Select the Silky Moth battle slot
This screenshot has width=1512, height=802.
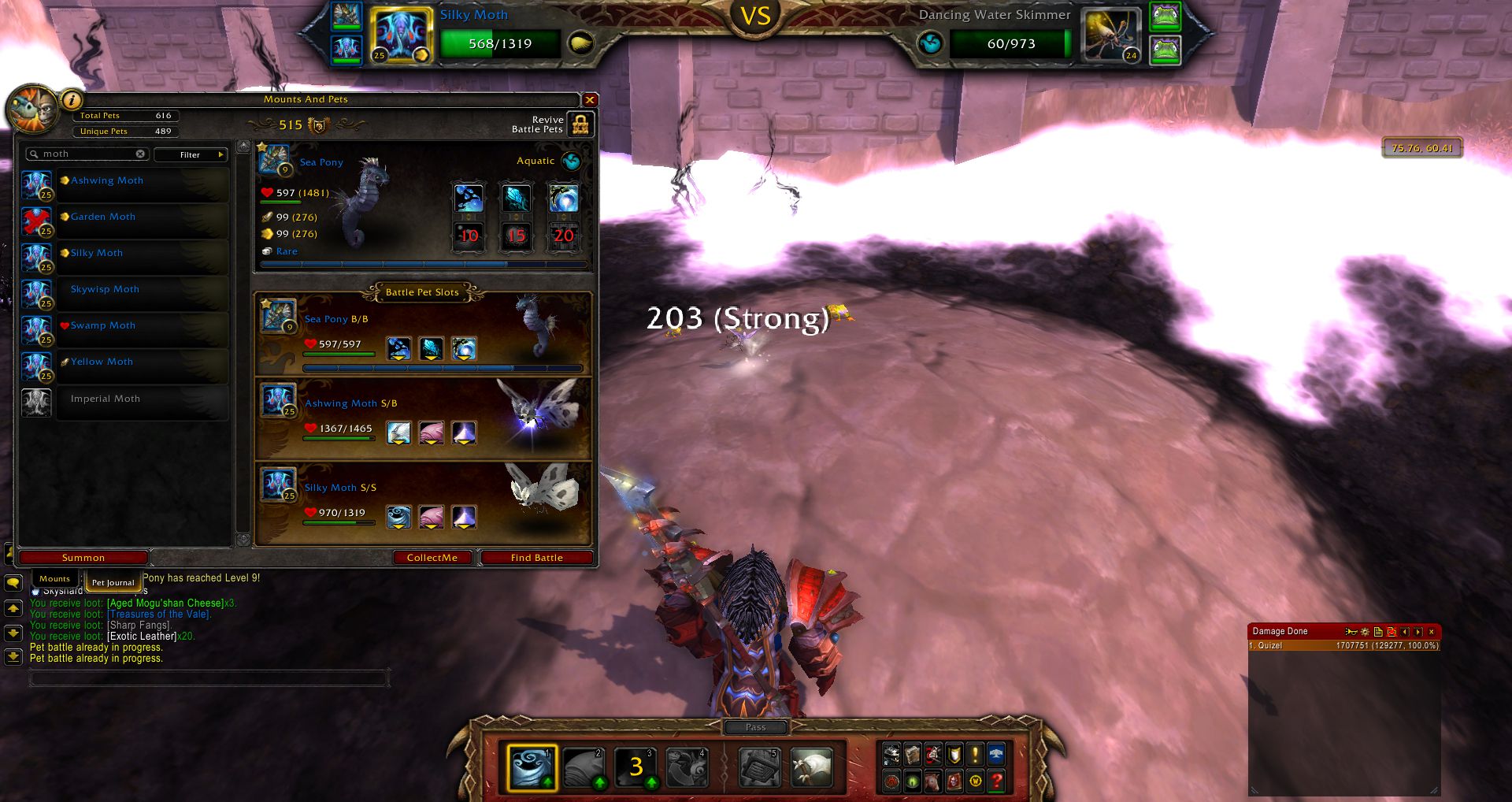[424, 503]
